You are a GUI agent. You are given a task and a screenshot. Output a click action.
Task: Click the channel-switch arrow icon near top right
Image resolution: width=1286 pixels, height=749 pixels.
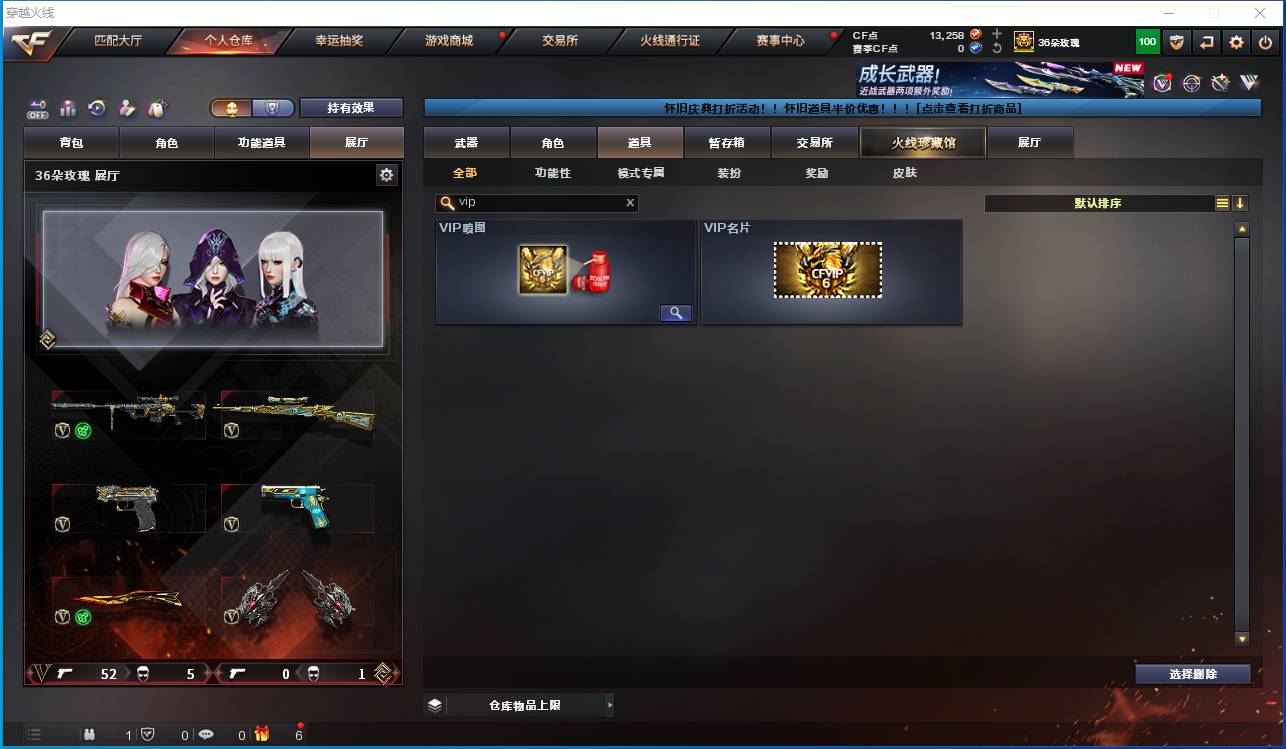[1207, 42]
